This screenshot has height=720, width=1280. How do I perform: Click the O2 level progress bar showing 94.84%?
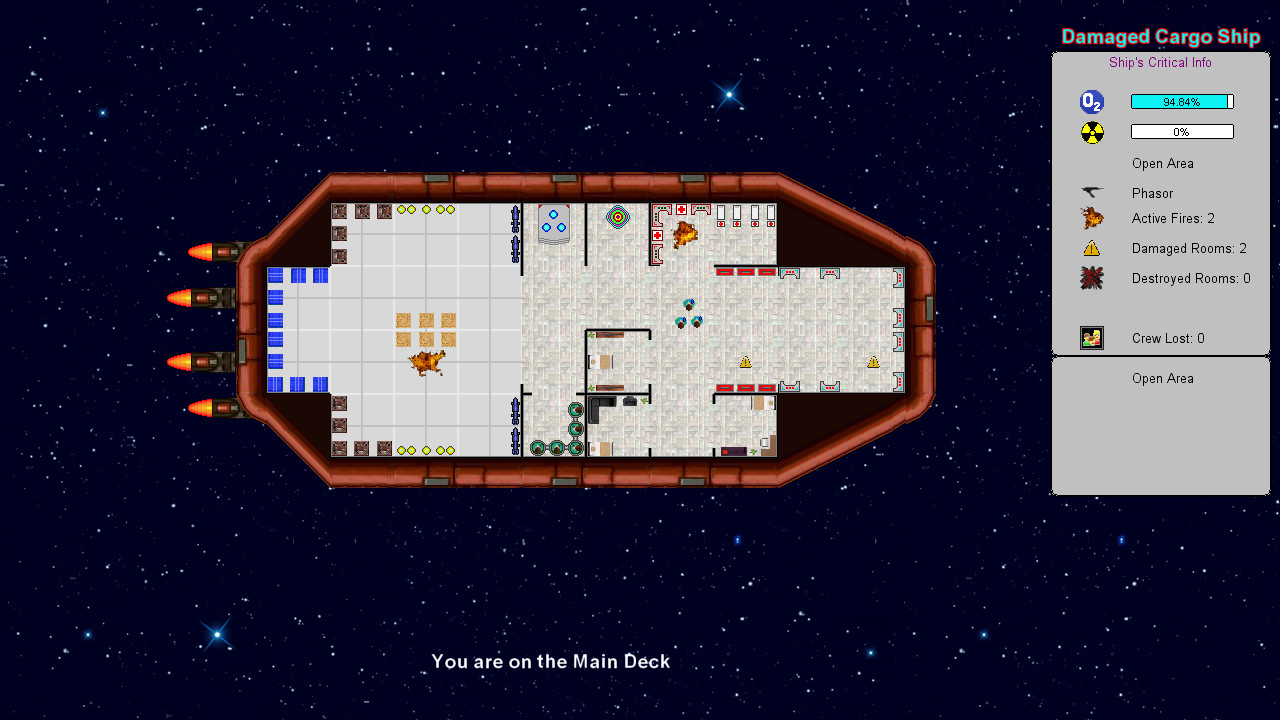1182,101
